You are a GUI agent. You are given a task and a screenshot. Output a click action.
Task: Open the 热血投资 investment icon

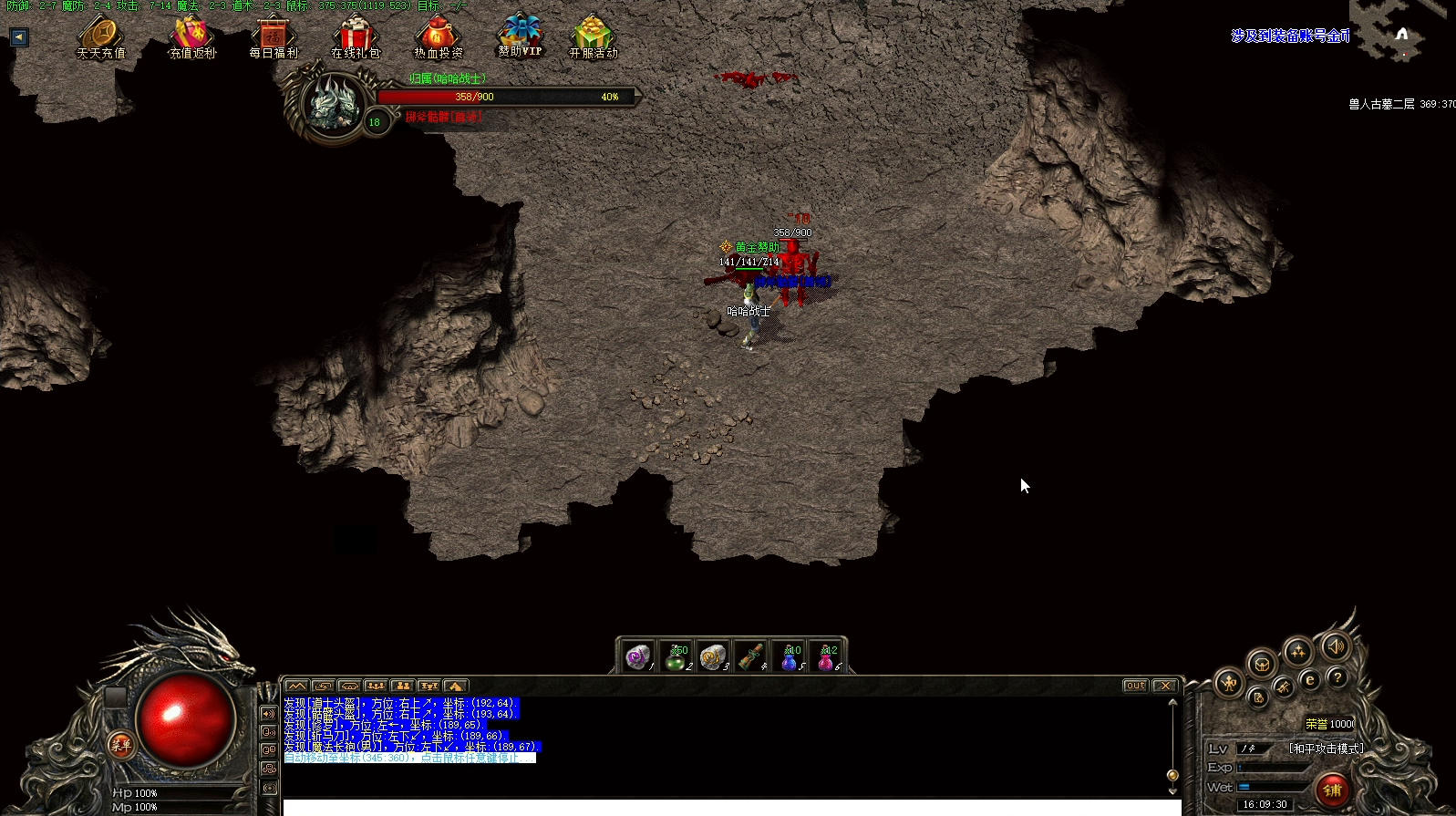click(x=438, y=37)
